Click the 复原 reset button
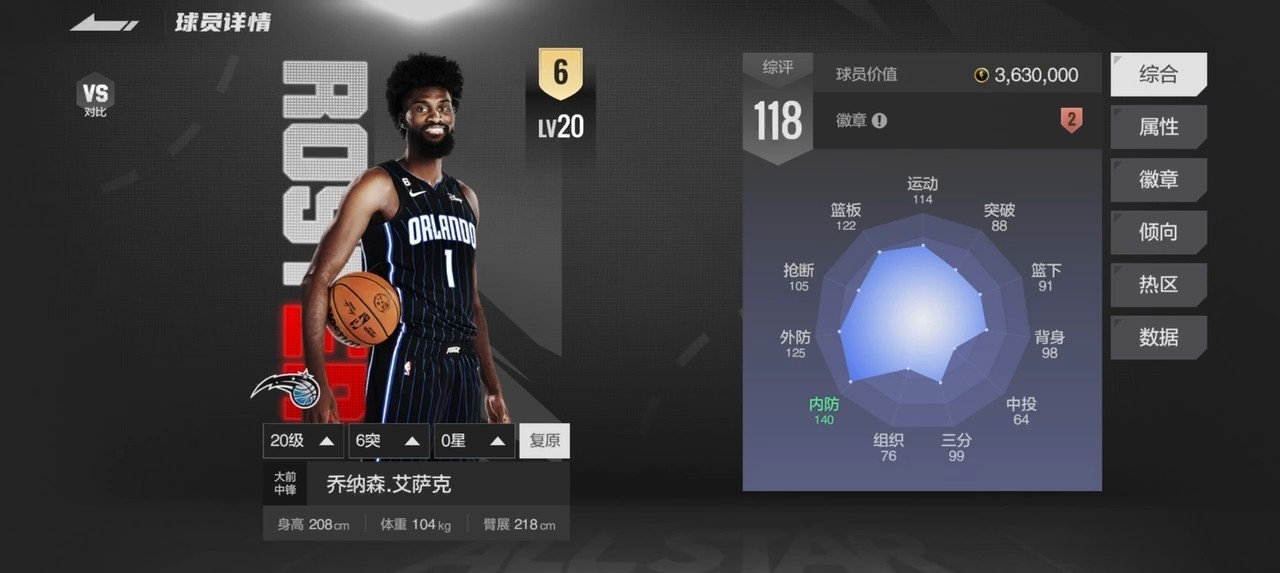This screenshot has height=573, width=1280. (x=544, y=441)
